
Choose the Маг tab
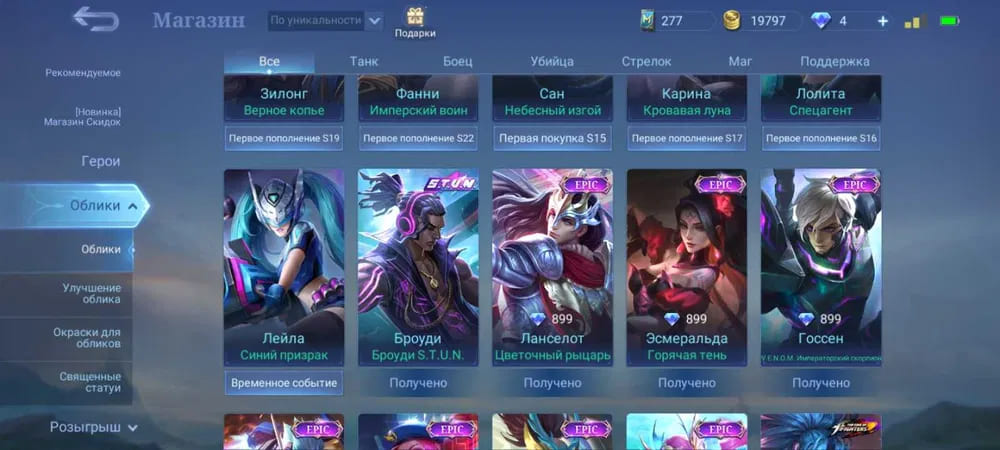point(740,61)
